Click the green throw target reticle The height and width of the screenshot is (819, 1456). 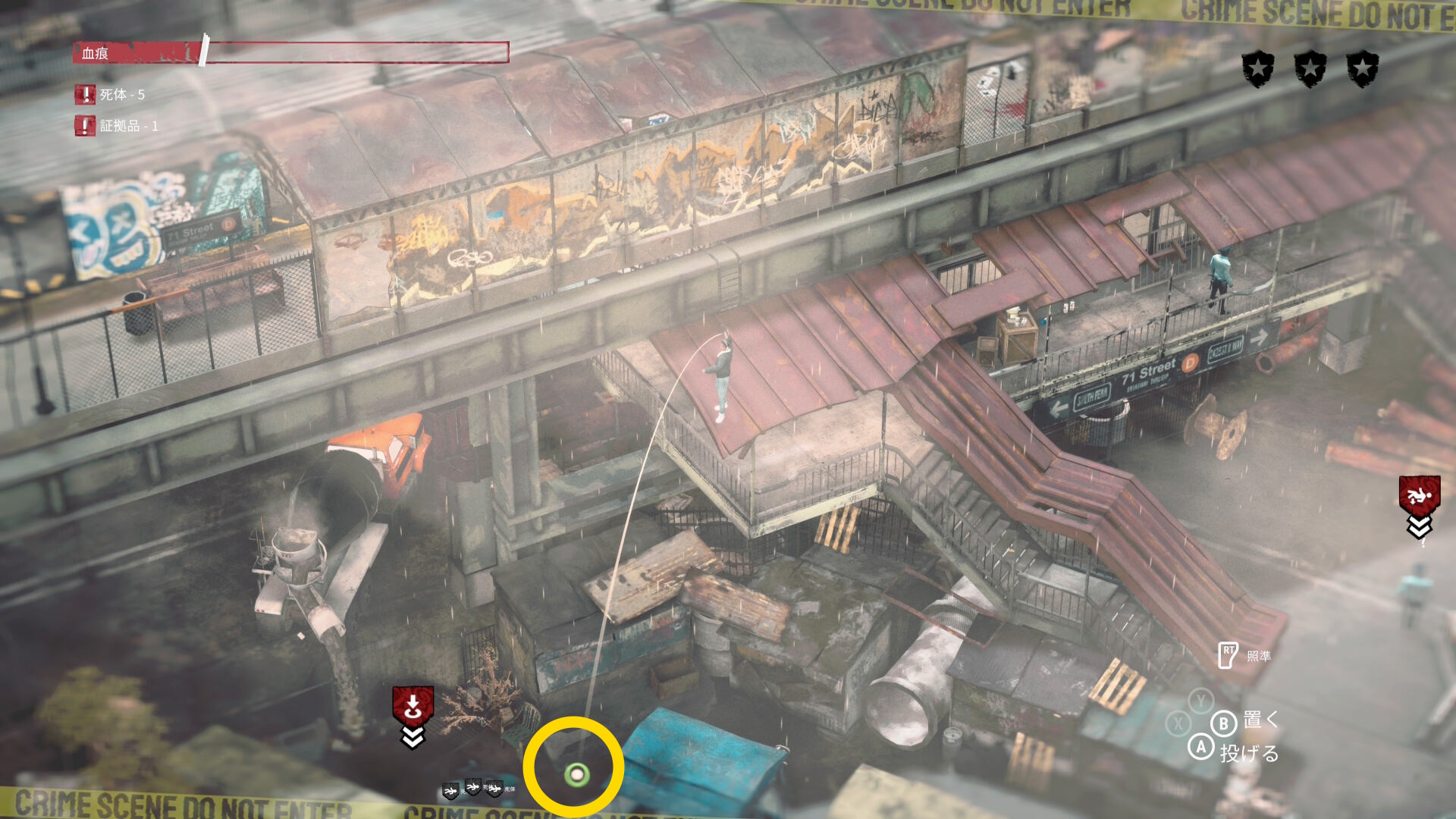tap(577, 775)
